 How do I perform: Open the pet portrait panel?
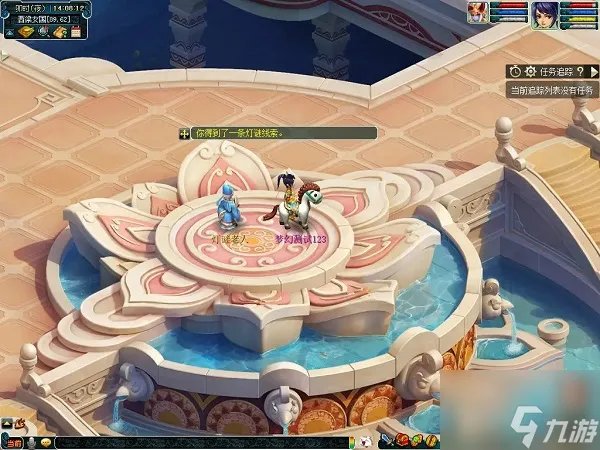pyautogui.click(x=476, y=13)
